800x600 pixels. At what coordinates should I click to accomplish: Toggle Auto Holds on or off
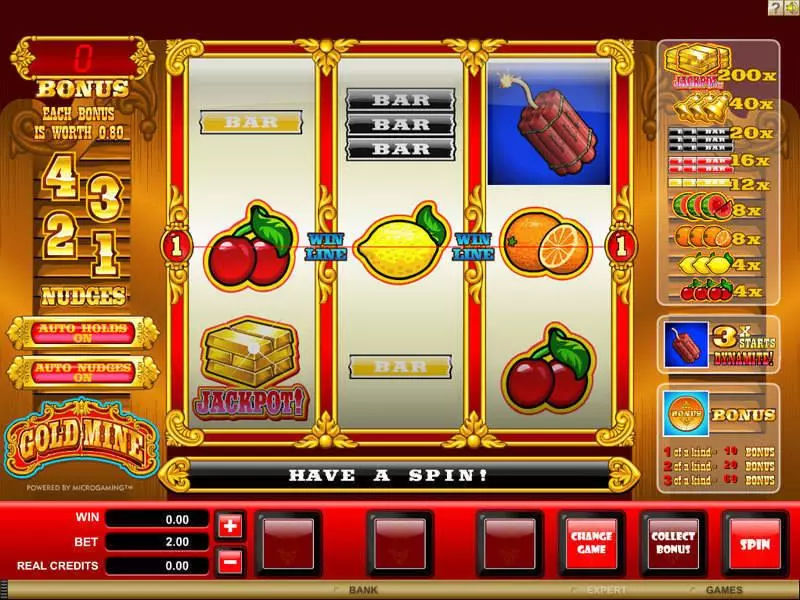tap(82, 333)
